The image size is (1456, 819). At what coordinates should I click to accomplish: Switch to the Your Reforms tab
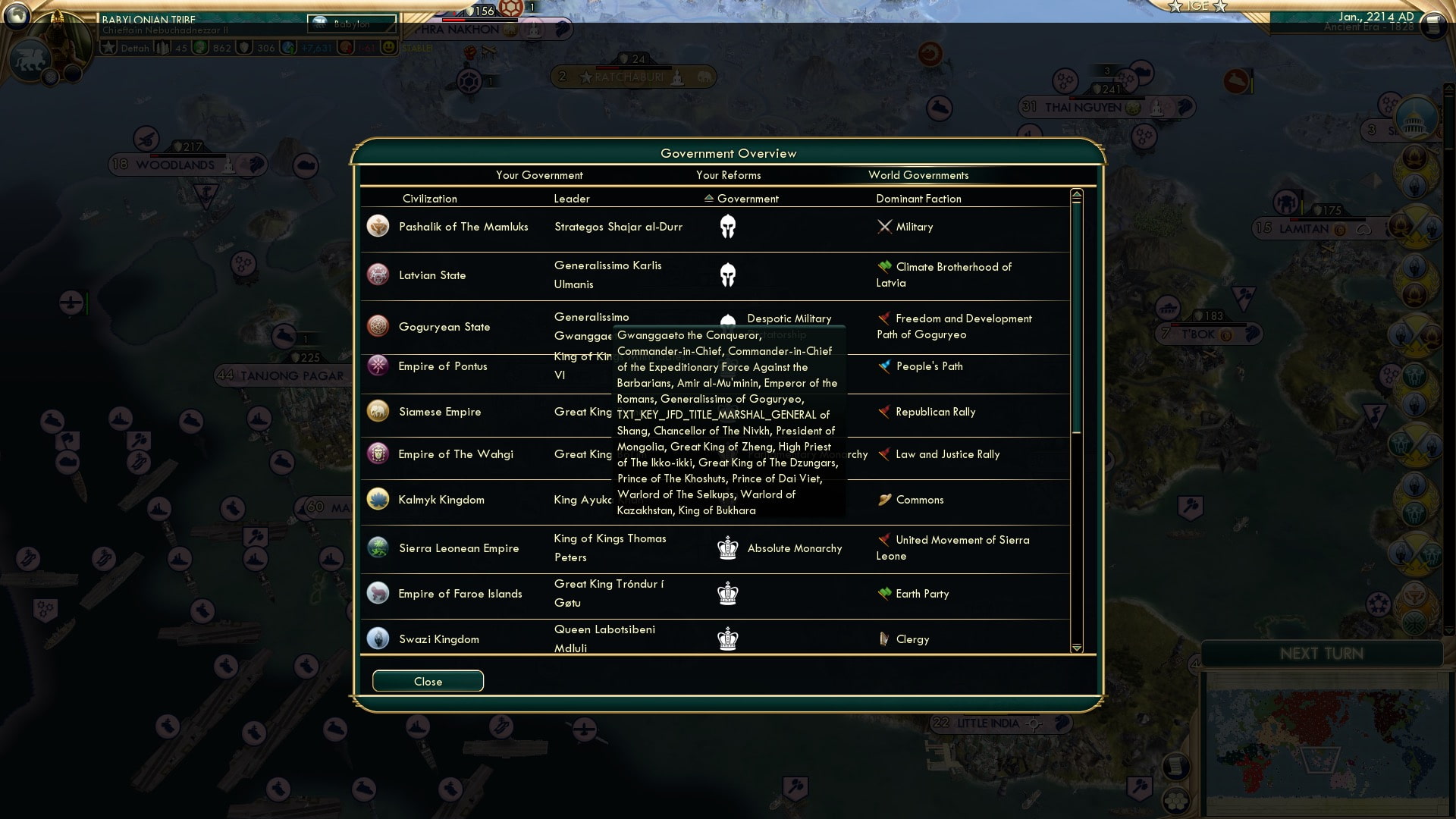(730, 174)
